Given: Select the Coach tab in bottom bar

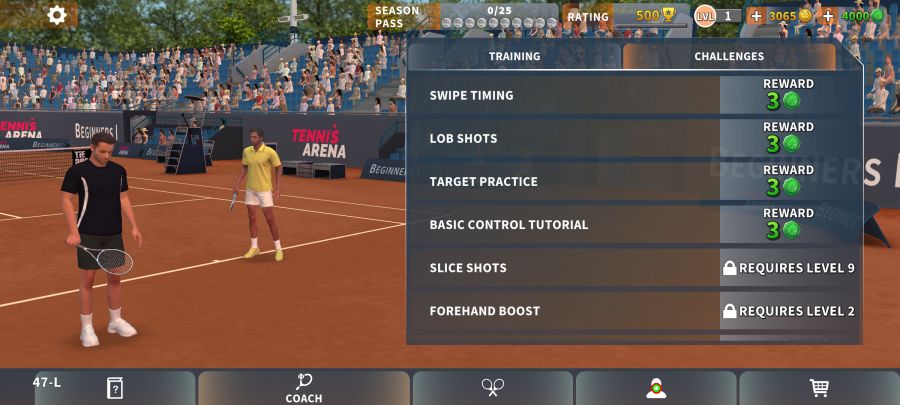Looking at the screenshot, I should point(304,388).
